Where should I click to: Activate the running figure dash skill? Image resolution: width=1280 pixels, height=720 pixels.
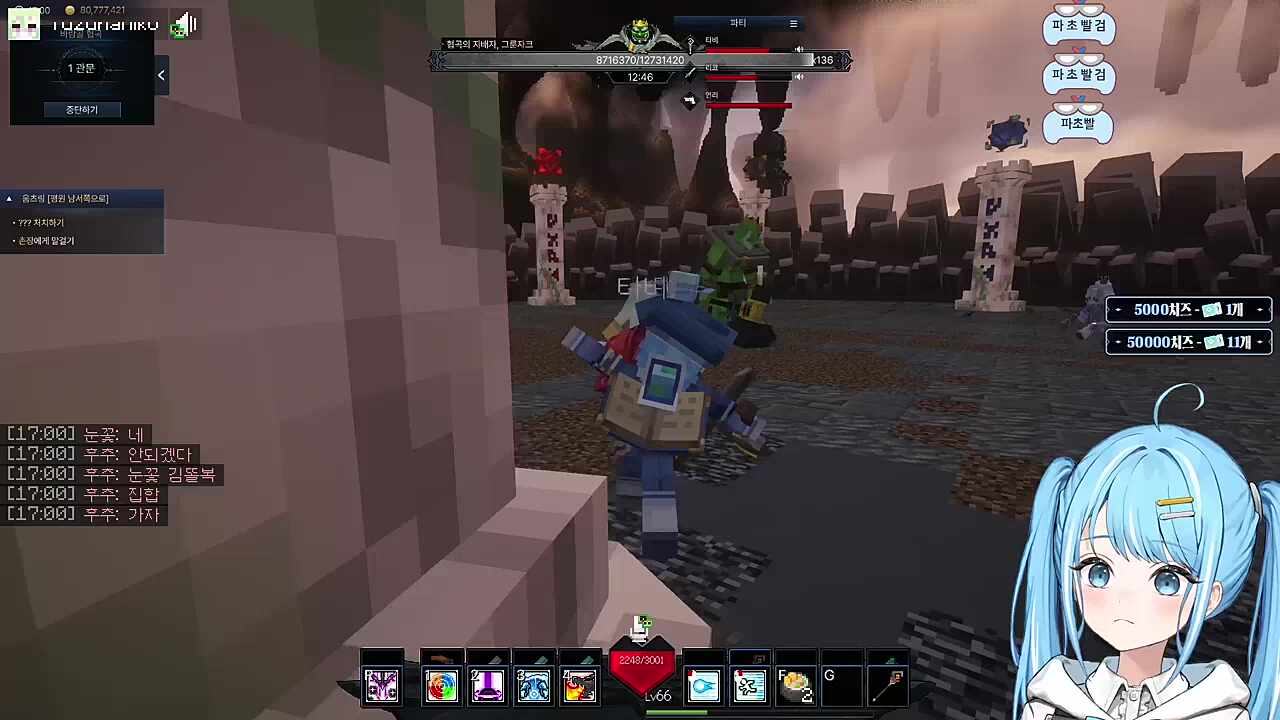(x=749, y=685)
